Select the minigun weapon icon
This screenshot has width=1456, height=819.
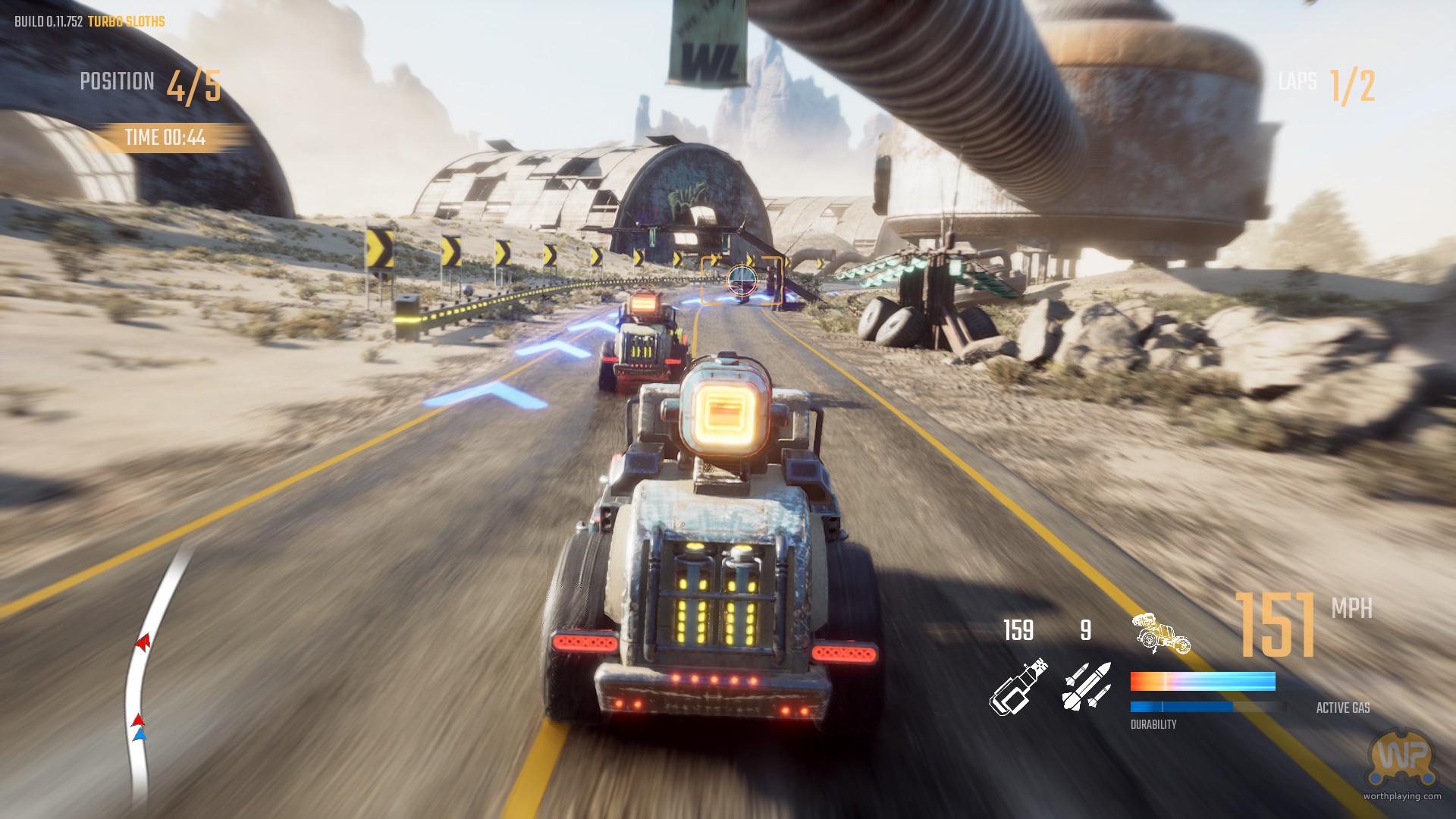tap(1020, 686)
